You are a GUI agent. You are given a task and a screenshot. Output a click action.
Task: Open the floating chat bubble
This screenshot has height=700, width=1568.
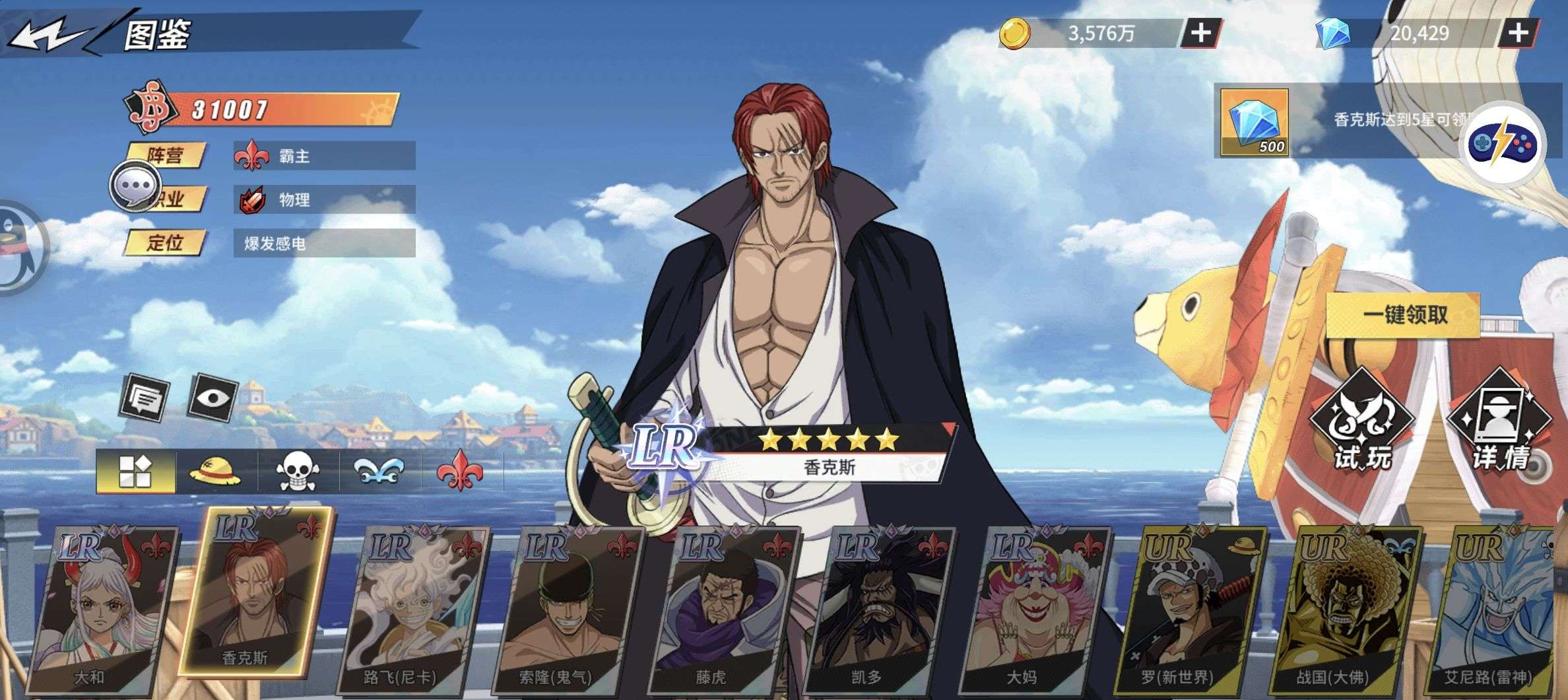135,186
